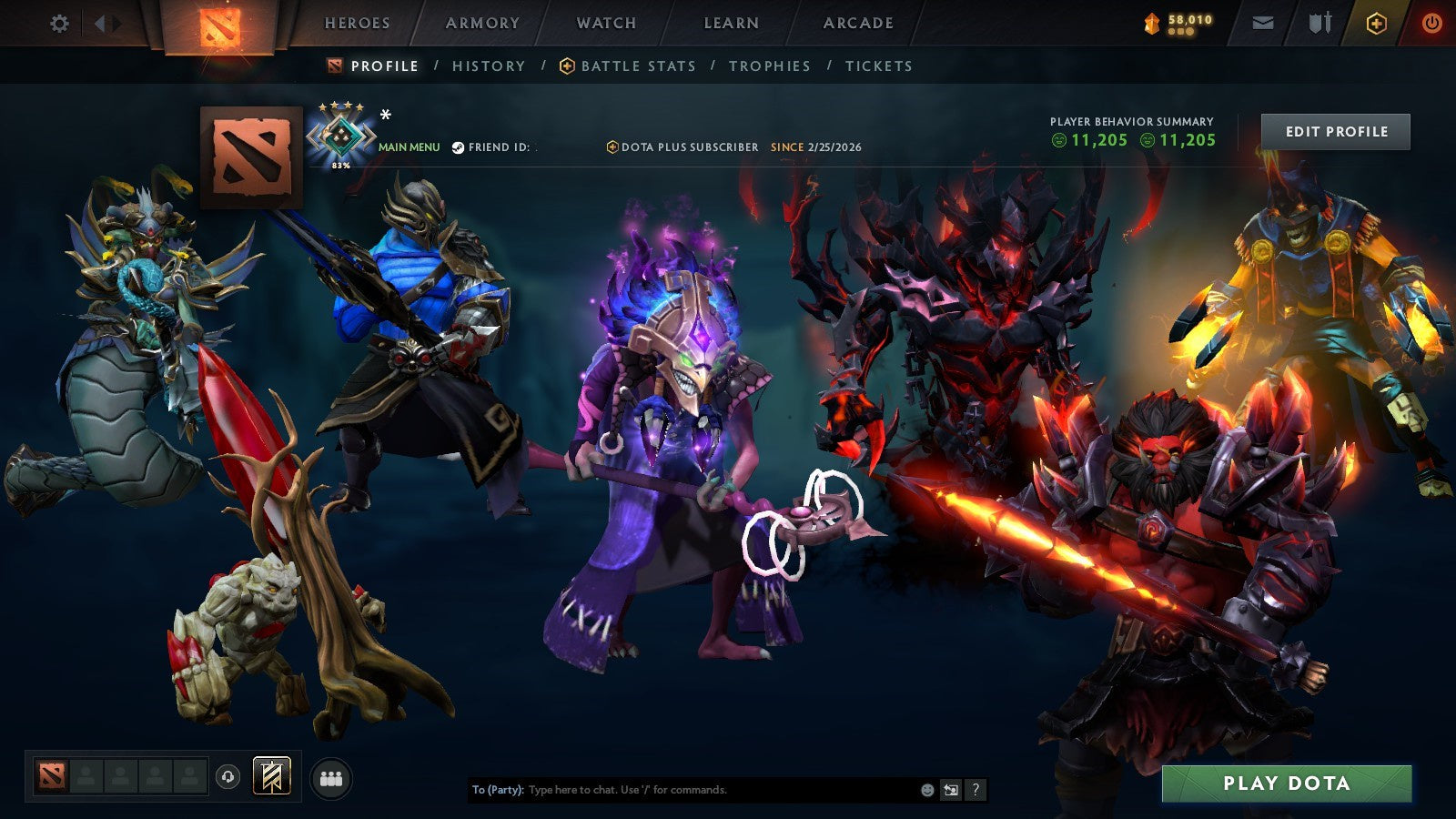Open the WATCH menu item
Viewport: 1456px width, 819px height.
click(x=605, y=24)
